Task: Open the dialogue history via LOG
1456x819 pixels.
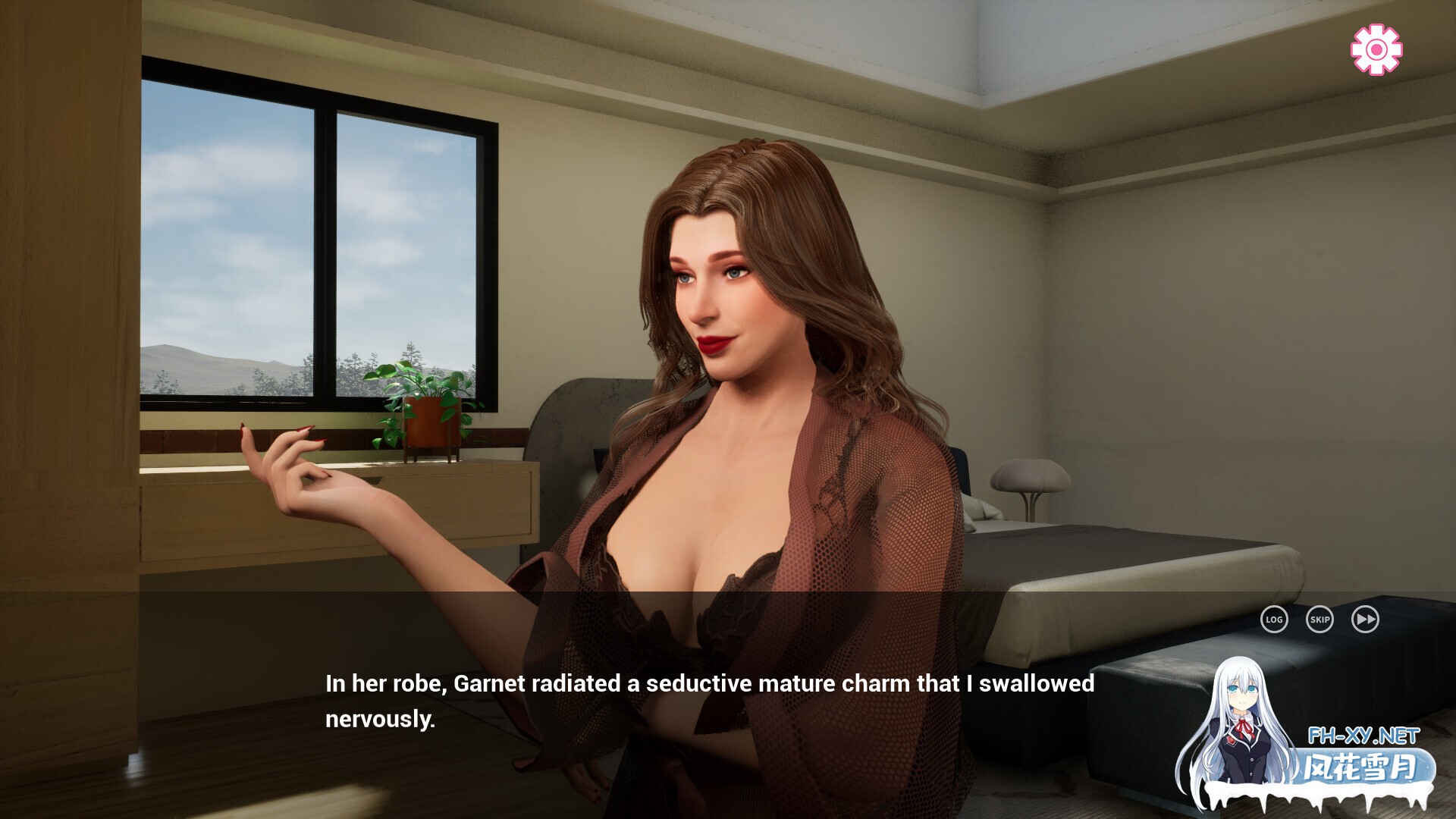Action: click(1274, 620)
